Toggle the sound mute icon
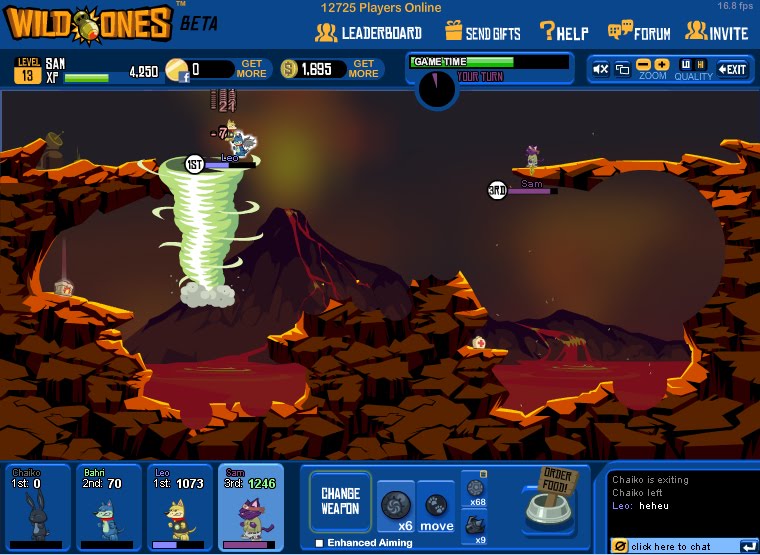The height and width of the screenshot is (555, 760). point(601,69)
